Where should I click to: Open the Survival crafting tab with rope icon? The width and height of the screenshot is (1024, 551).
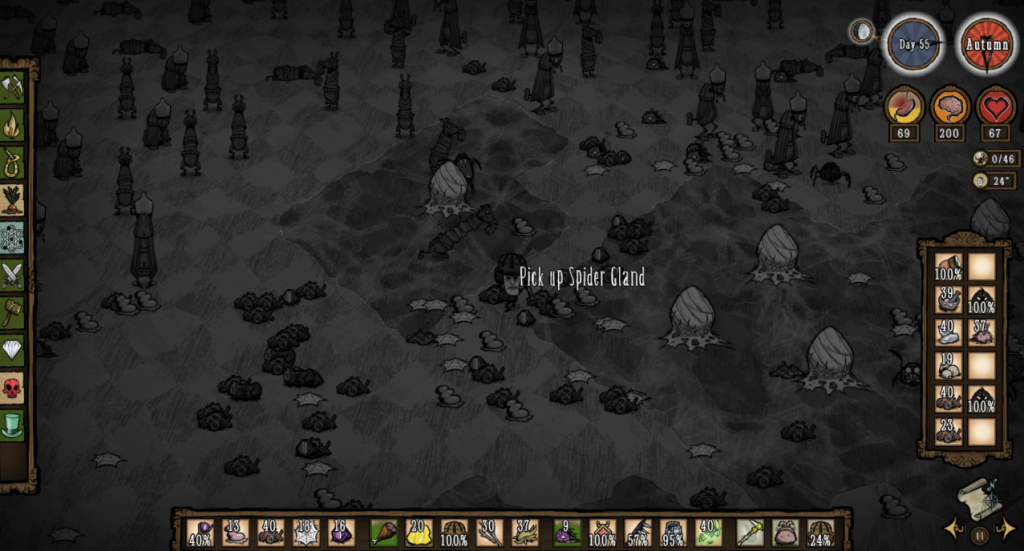pyautogui.click(x=13, y=162)
